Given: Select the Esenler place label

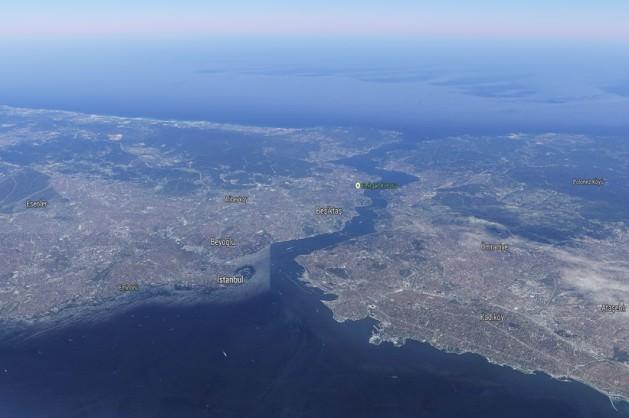Looking at the screenshot, I should [x=36, y=204].
